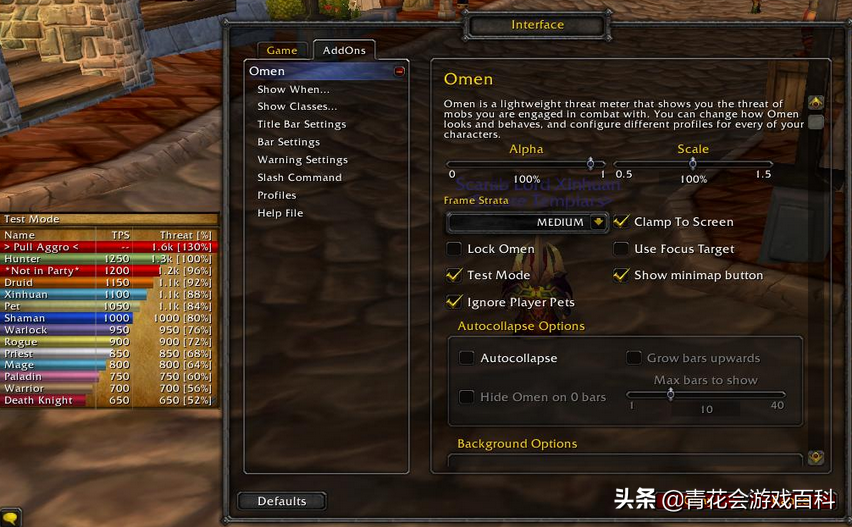Image resolution: width=852 pixels, height=527 pixels.
Task: Select the AddOns tab
Action: pyautogui.click(x=343, y=50)
